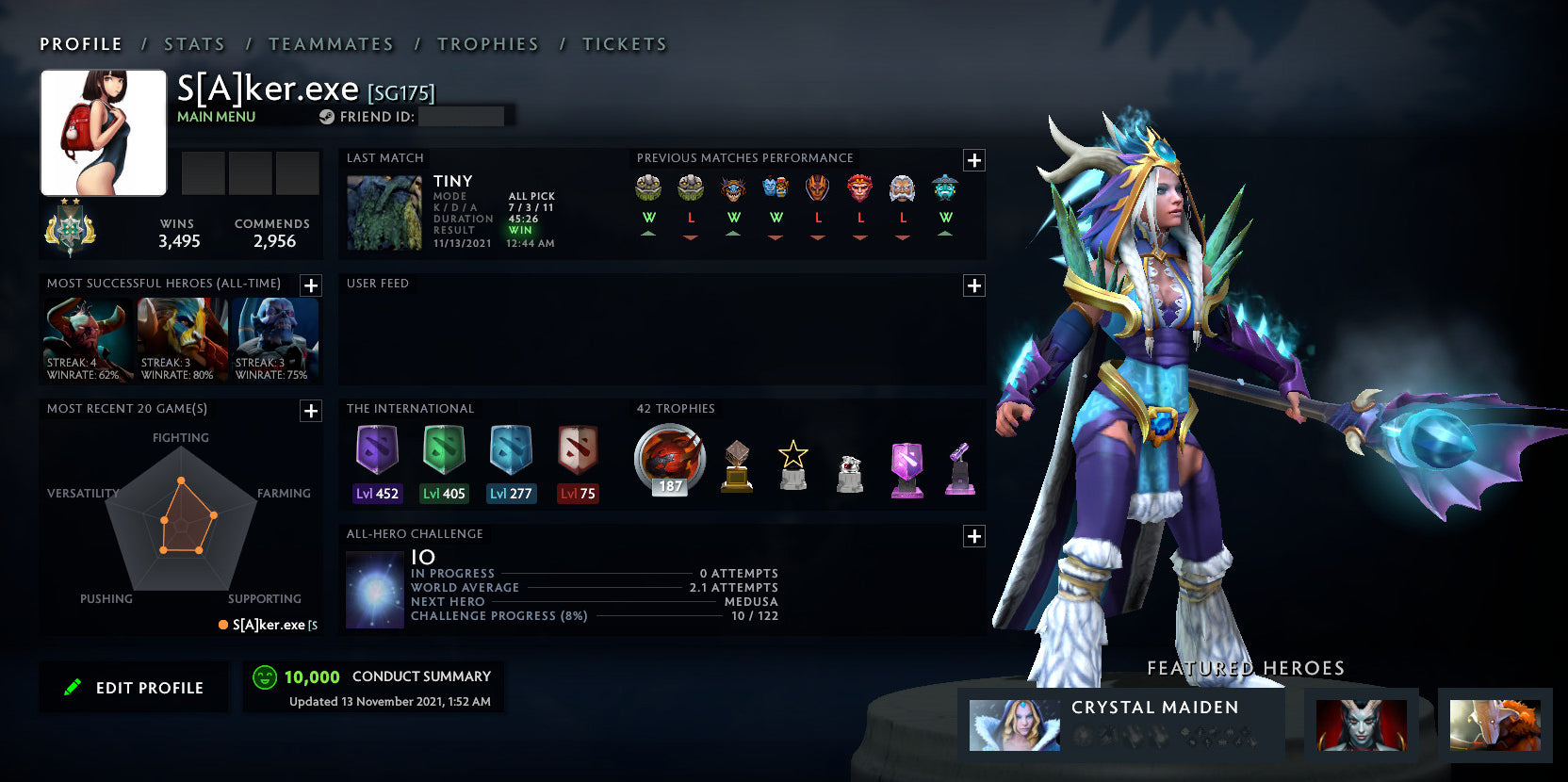Open the TROPHIES tab
The width and height of the screenshot is (1568, 782).
pos(486,43)
